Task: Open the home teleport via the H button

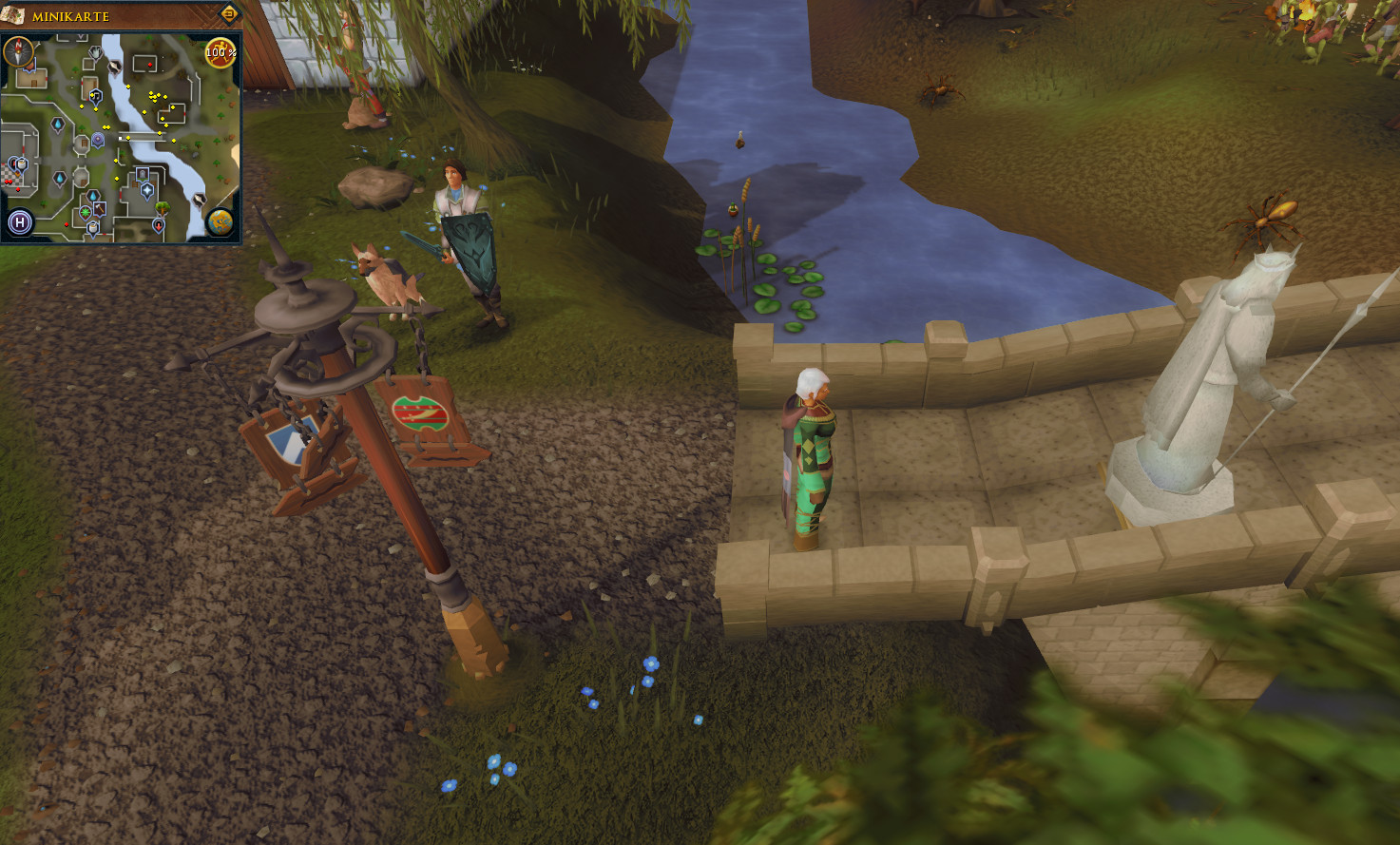Action: (20, 223)
